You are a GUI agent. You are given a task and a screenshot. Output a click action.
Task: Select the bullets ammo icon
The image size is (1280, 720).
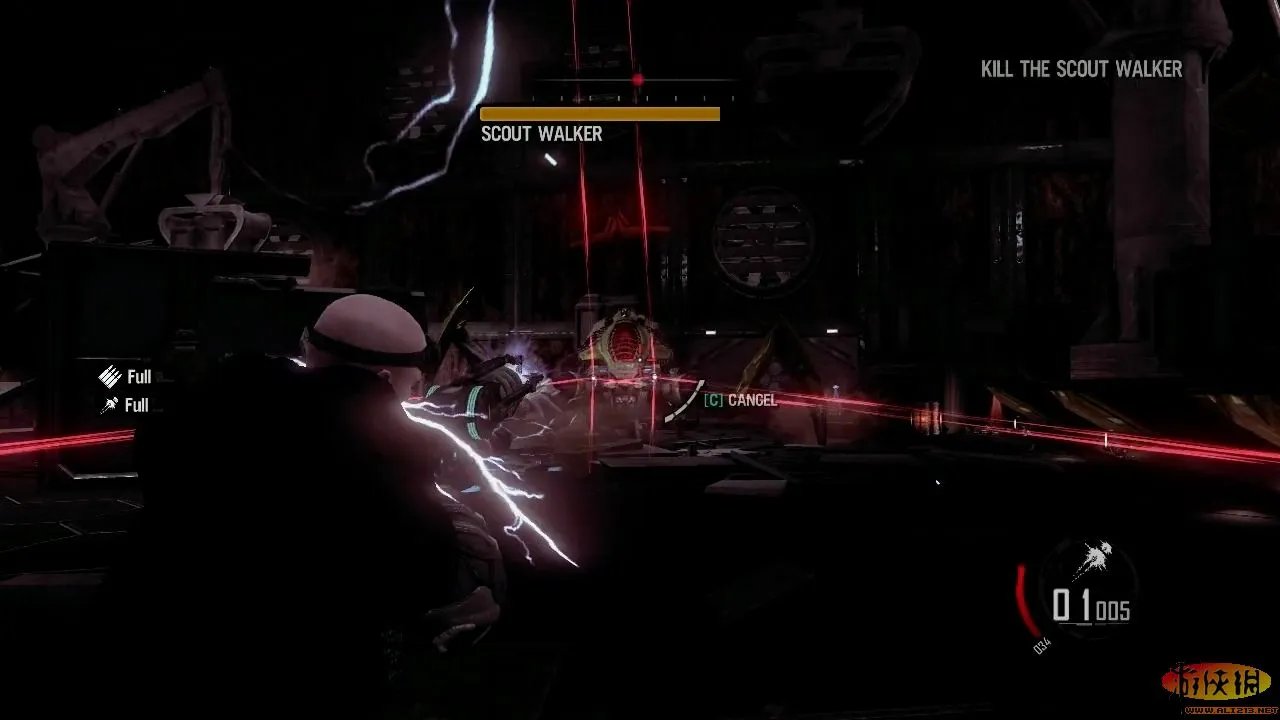[109, 377]
